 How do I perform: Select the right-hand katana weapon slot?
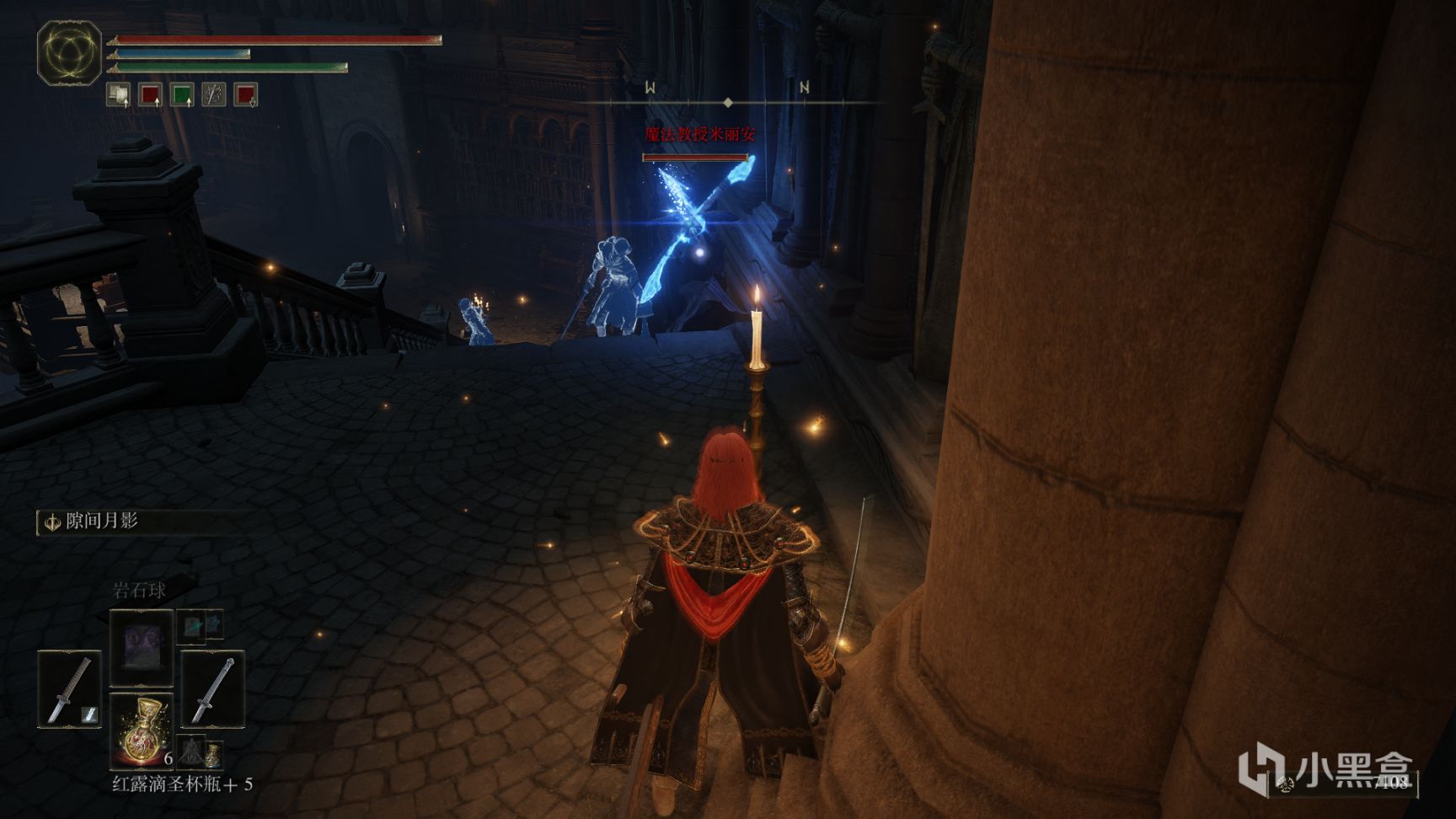[x=212, y=689]
